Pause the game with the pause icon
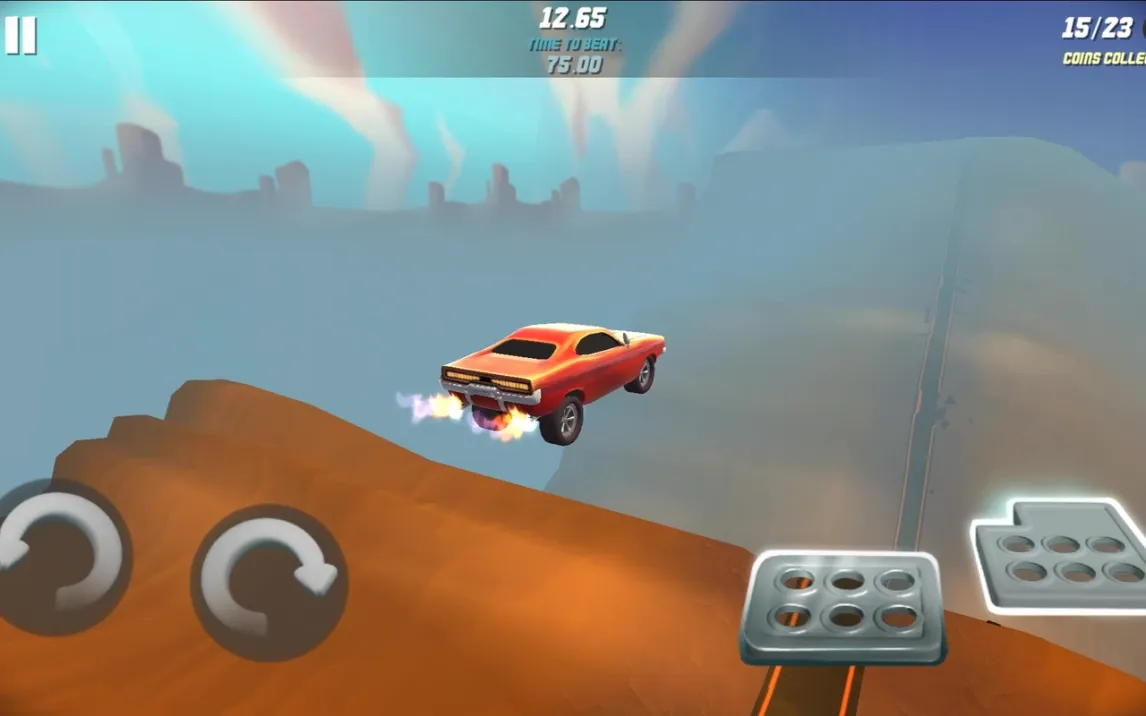The width and height of the screenshot is (1146, 716). [x=20, y=36]
